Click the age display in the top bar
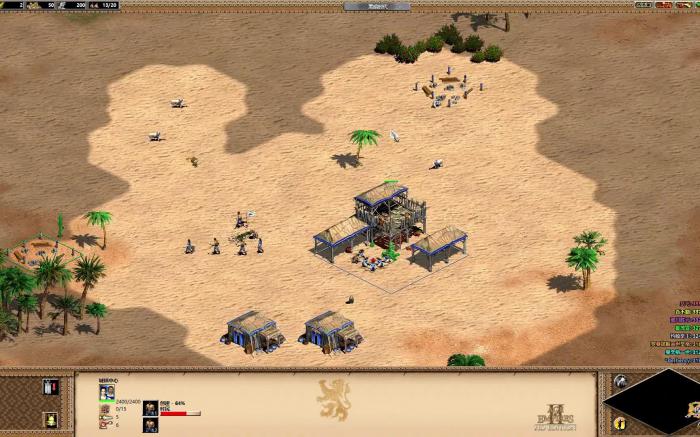Image resolution: width=700 pixels, height=437 pixels. click(376, 6)
